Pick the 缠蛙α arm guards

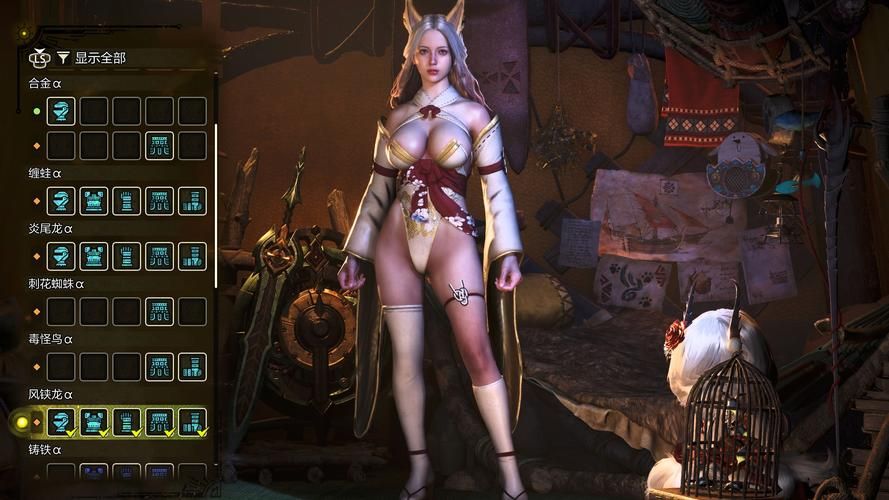tap(127, 201)
